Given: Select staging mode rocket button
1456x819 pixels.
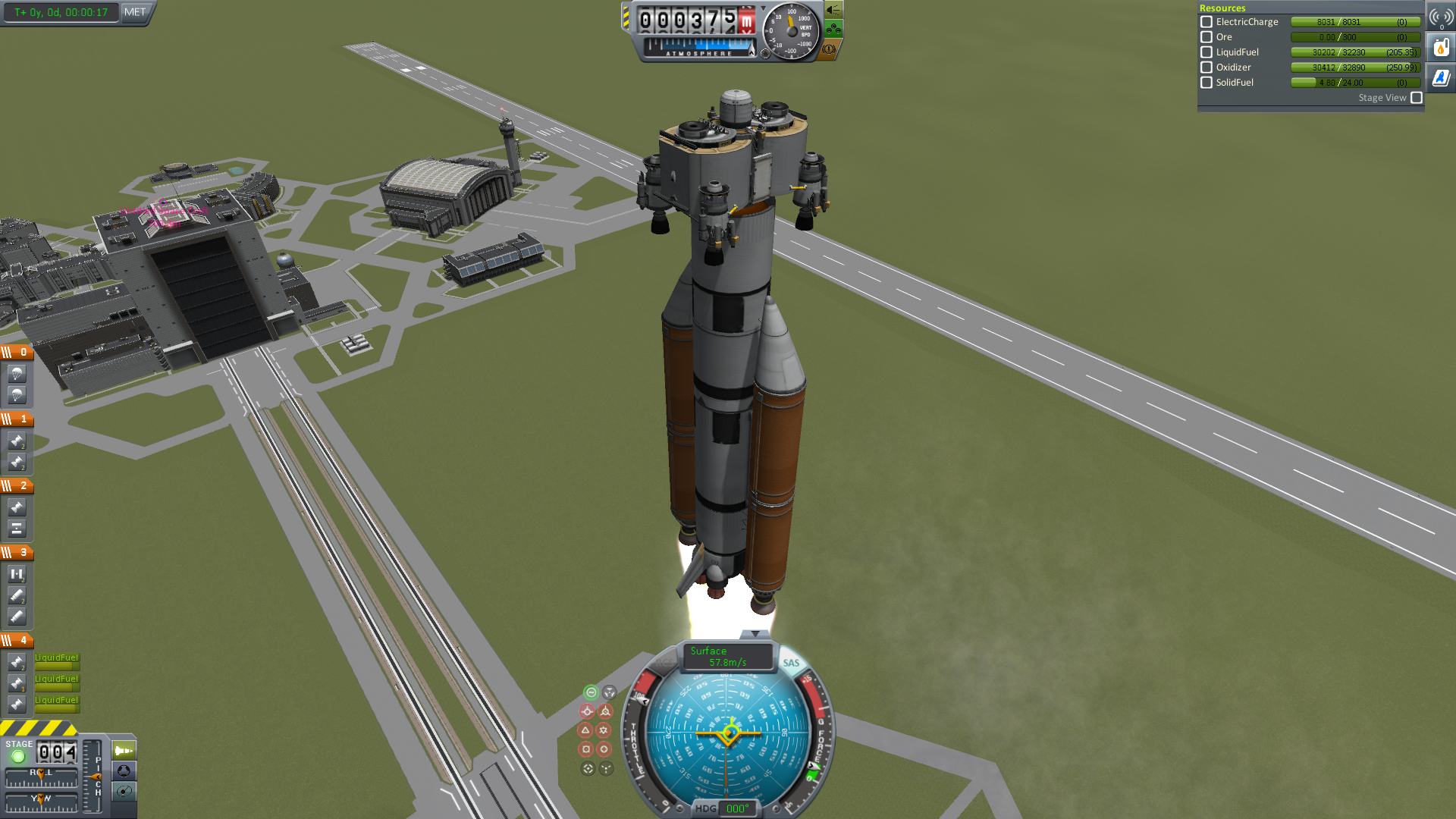Looking at the screenshot, I should tap(124, 751).
